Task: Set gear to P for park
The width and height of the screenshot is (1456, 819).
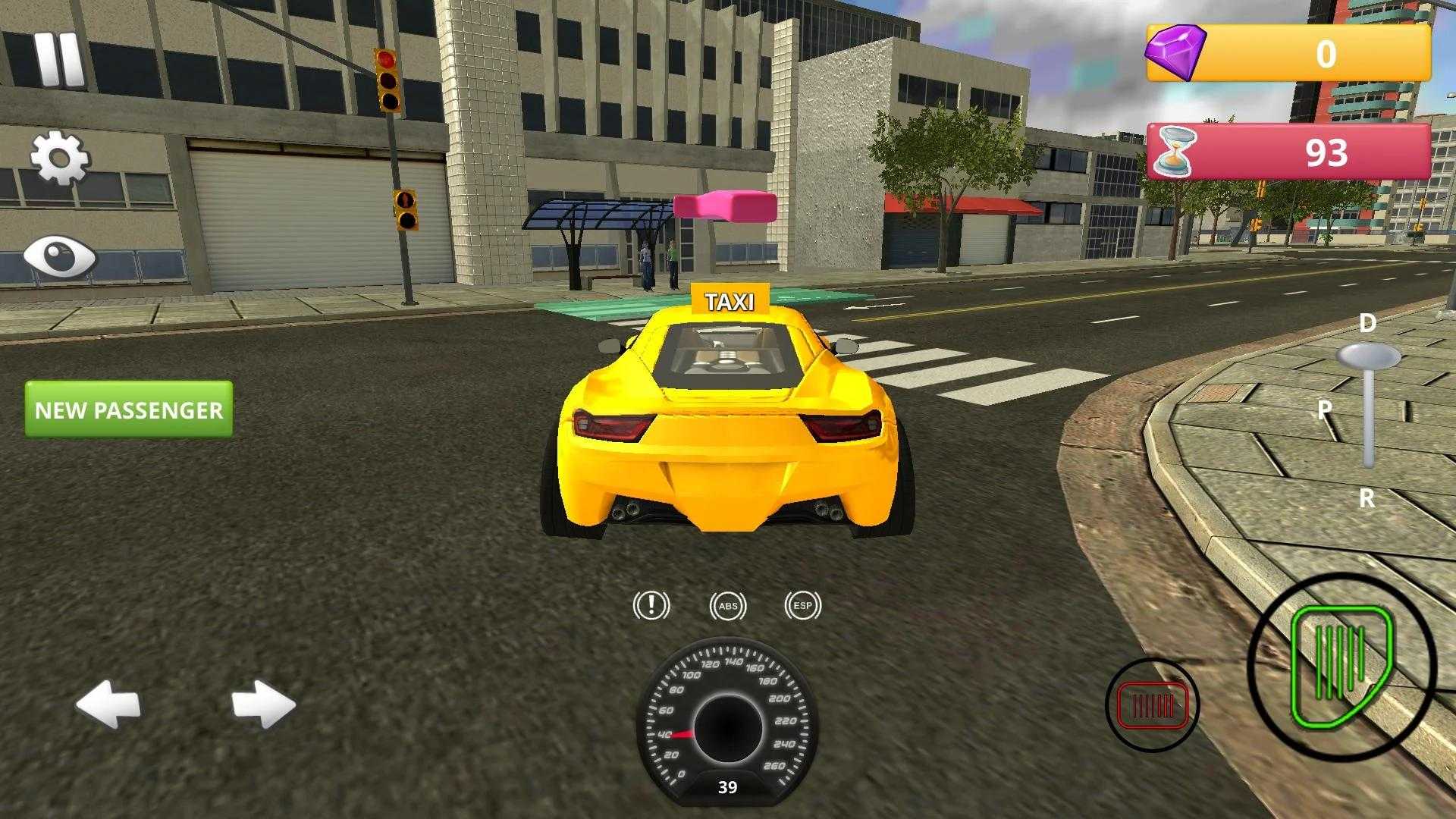Action: [x=1325, y=410]
